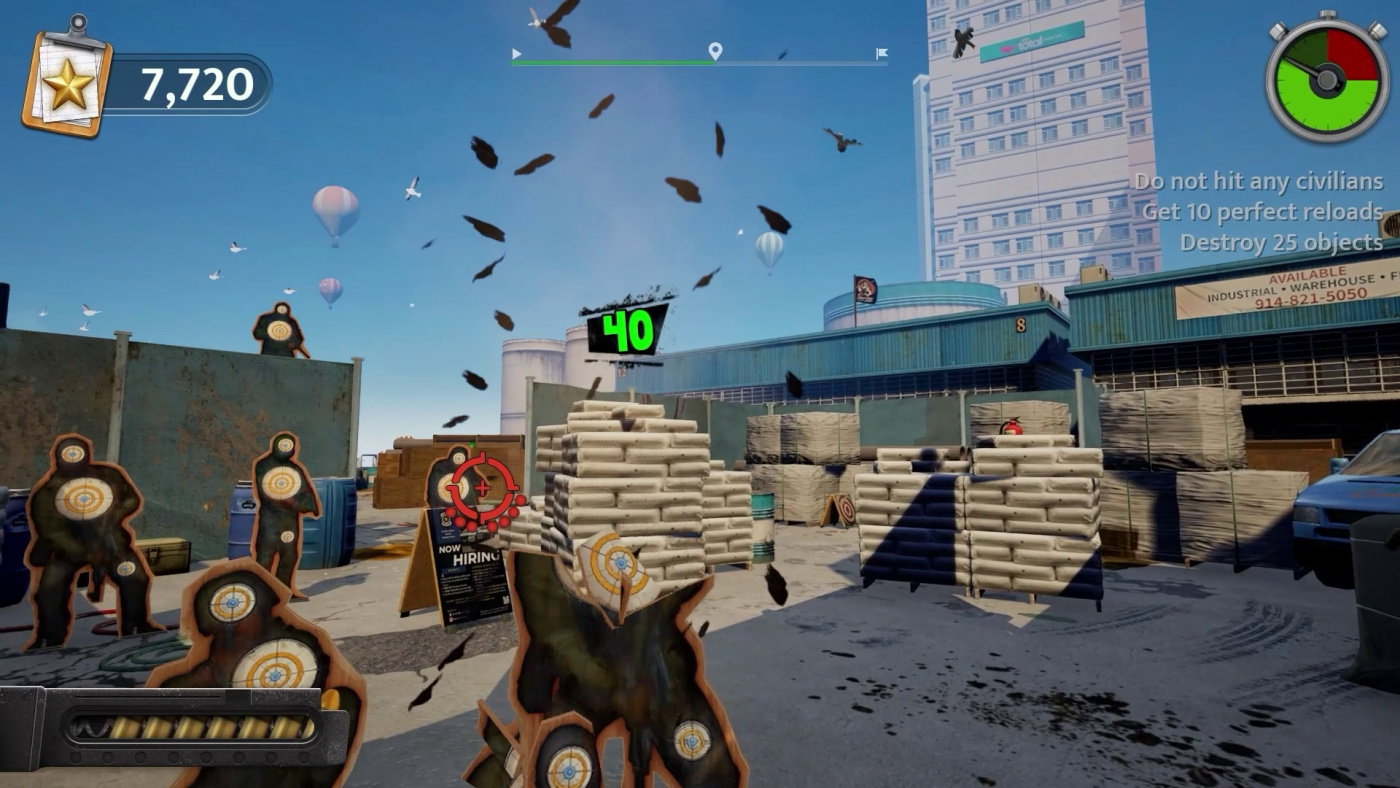The height and width of the screenshot is (788, 1400).
Task: Click the finish flag on the progress bar
Action: click(x=881, y=54)
